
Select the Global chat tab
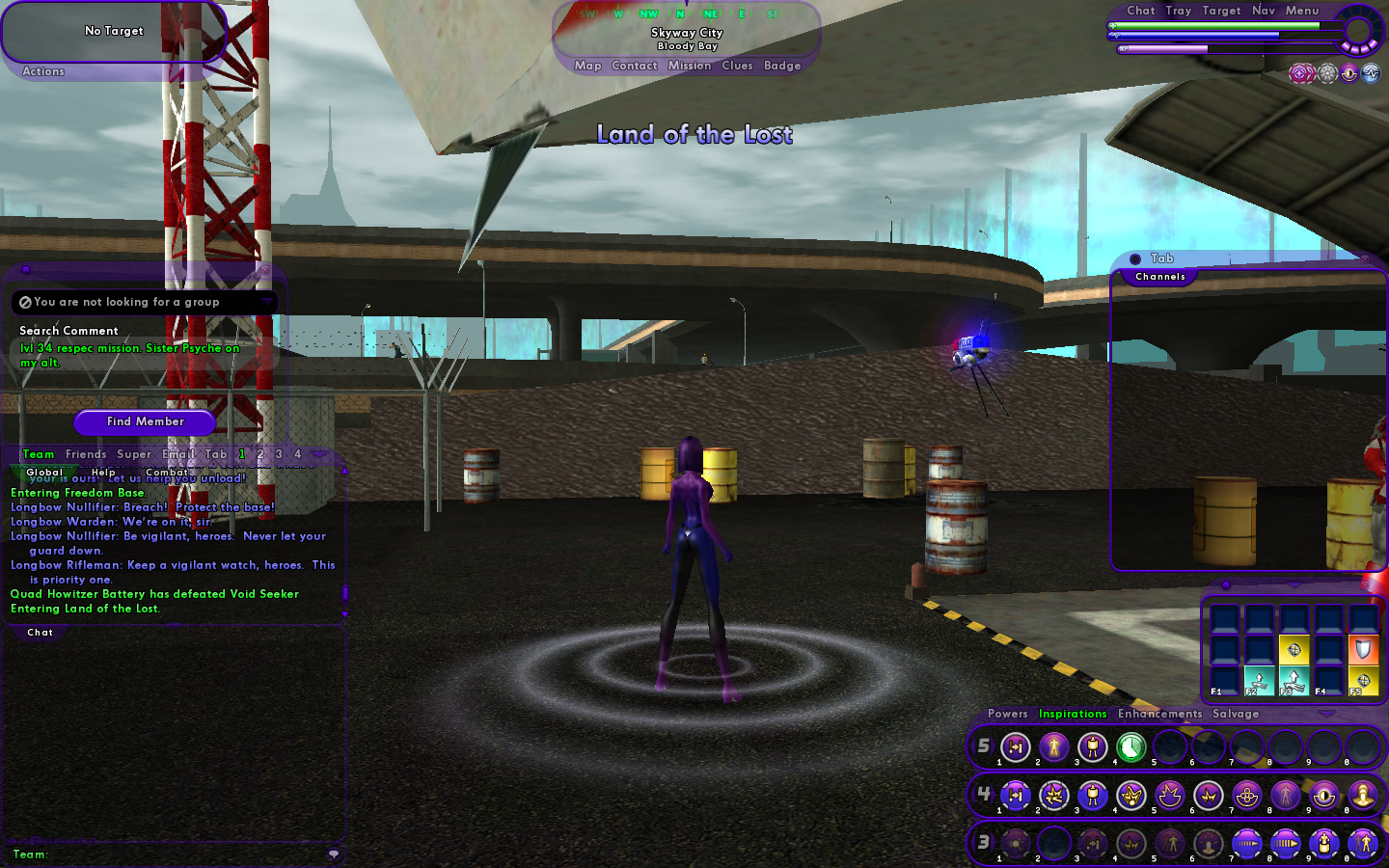click(44, 472)
